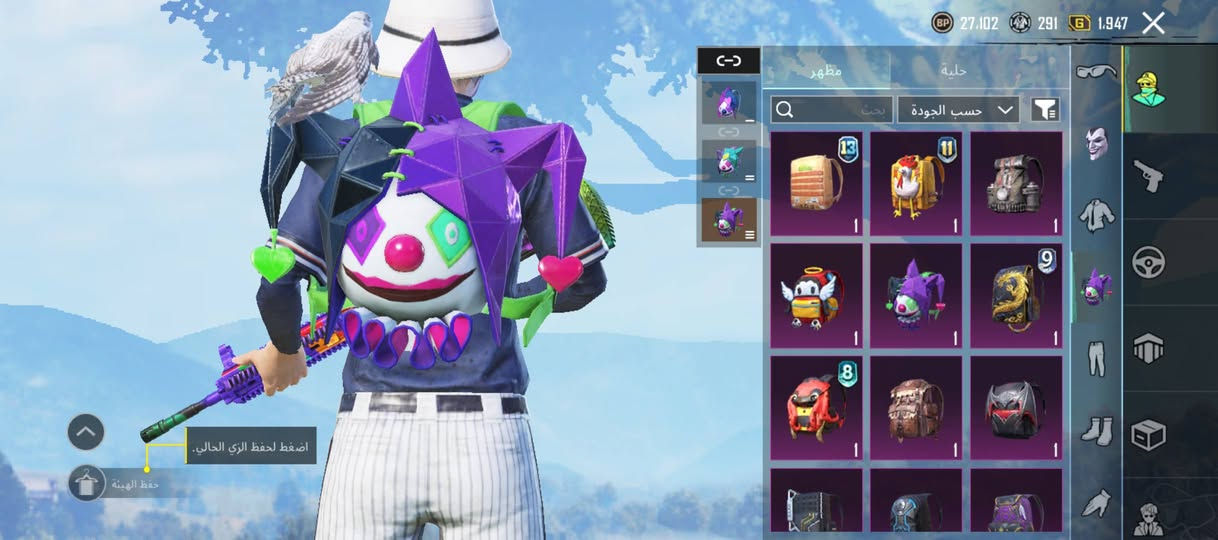Open the steering wheel vehicles section
The width and height of the screenshot is (1218, 540).
pos(1147,262)
